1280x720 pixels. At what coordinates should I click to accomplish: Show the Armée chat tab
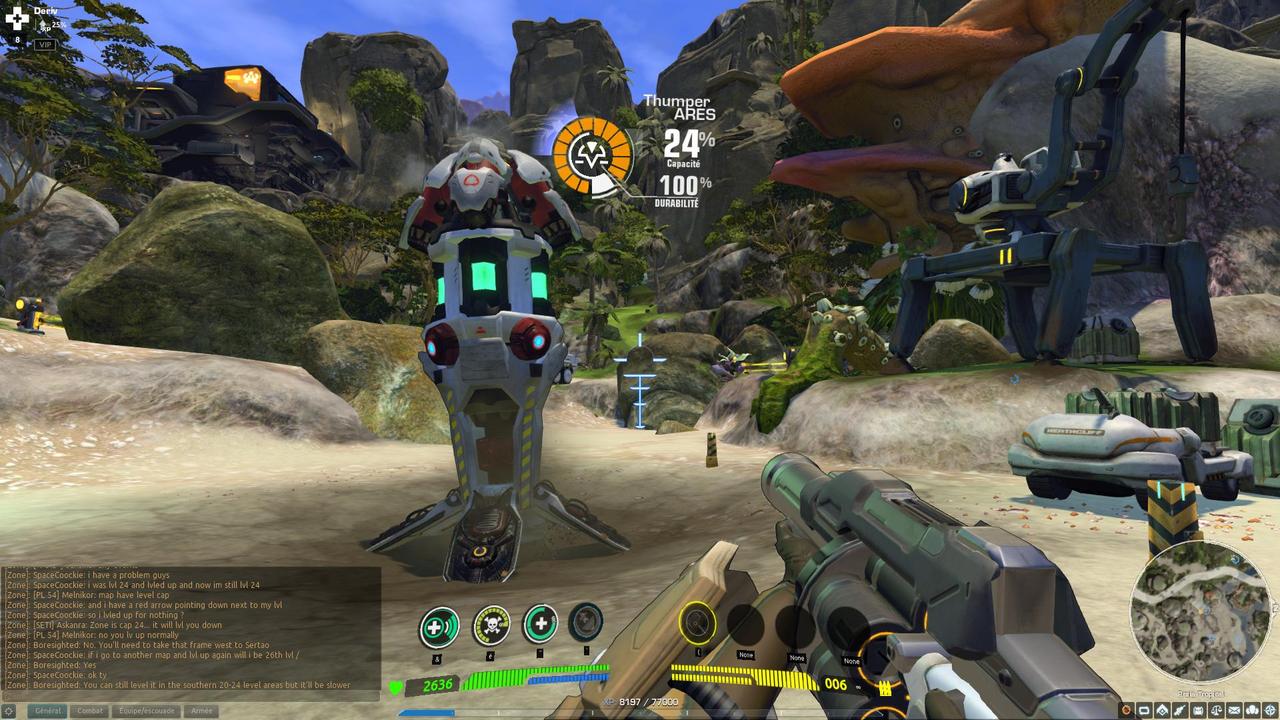[201, 711]
